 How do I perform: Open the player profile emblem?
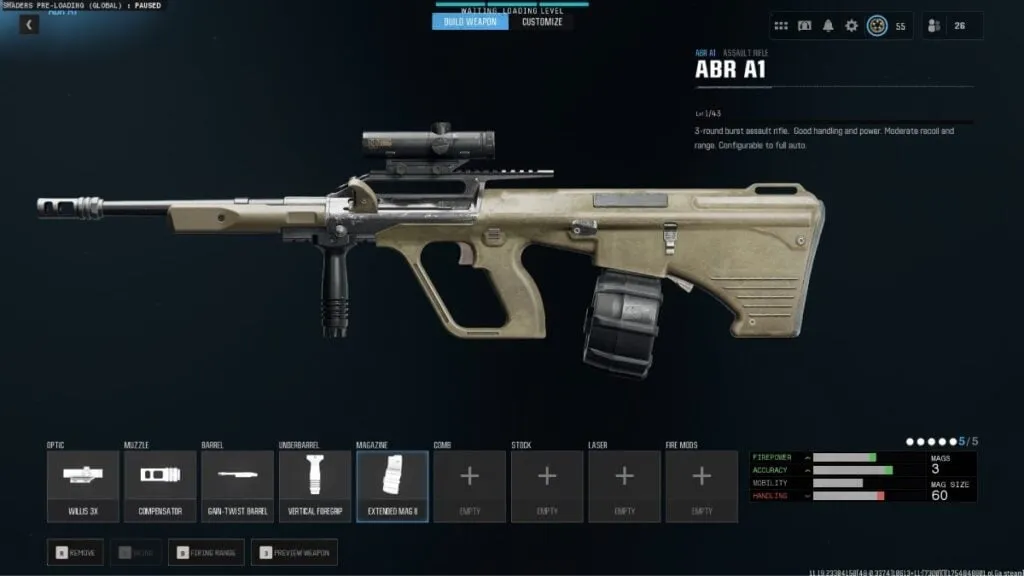[877, 26]
